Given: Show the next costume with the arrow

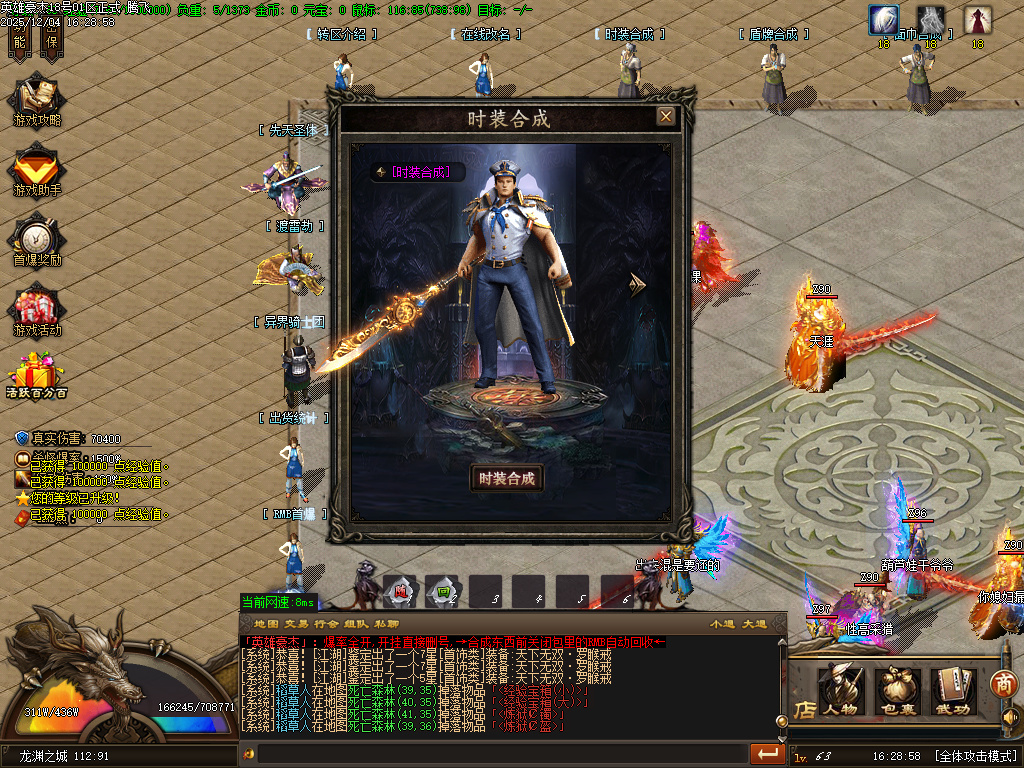Looking at the screenshot, I should point(637,285).
